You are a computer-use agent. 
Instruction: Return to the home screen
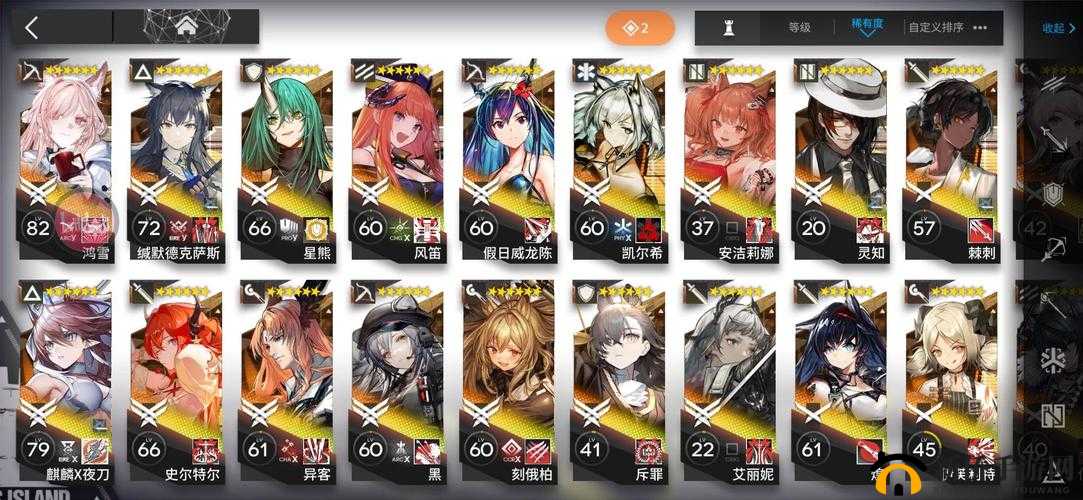[x=186, y=27]
